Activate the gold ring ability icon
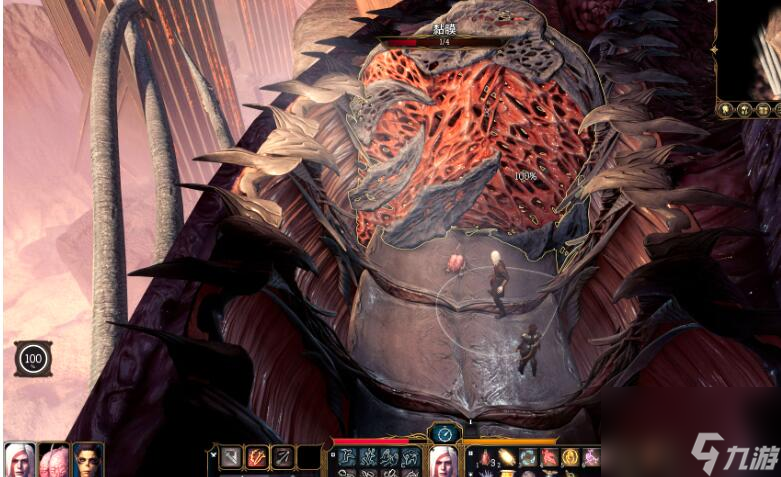Viewport: 781px width, 477px height. 570,458
